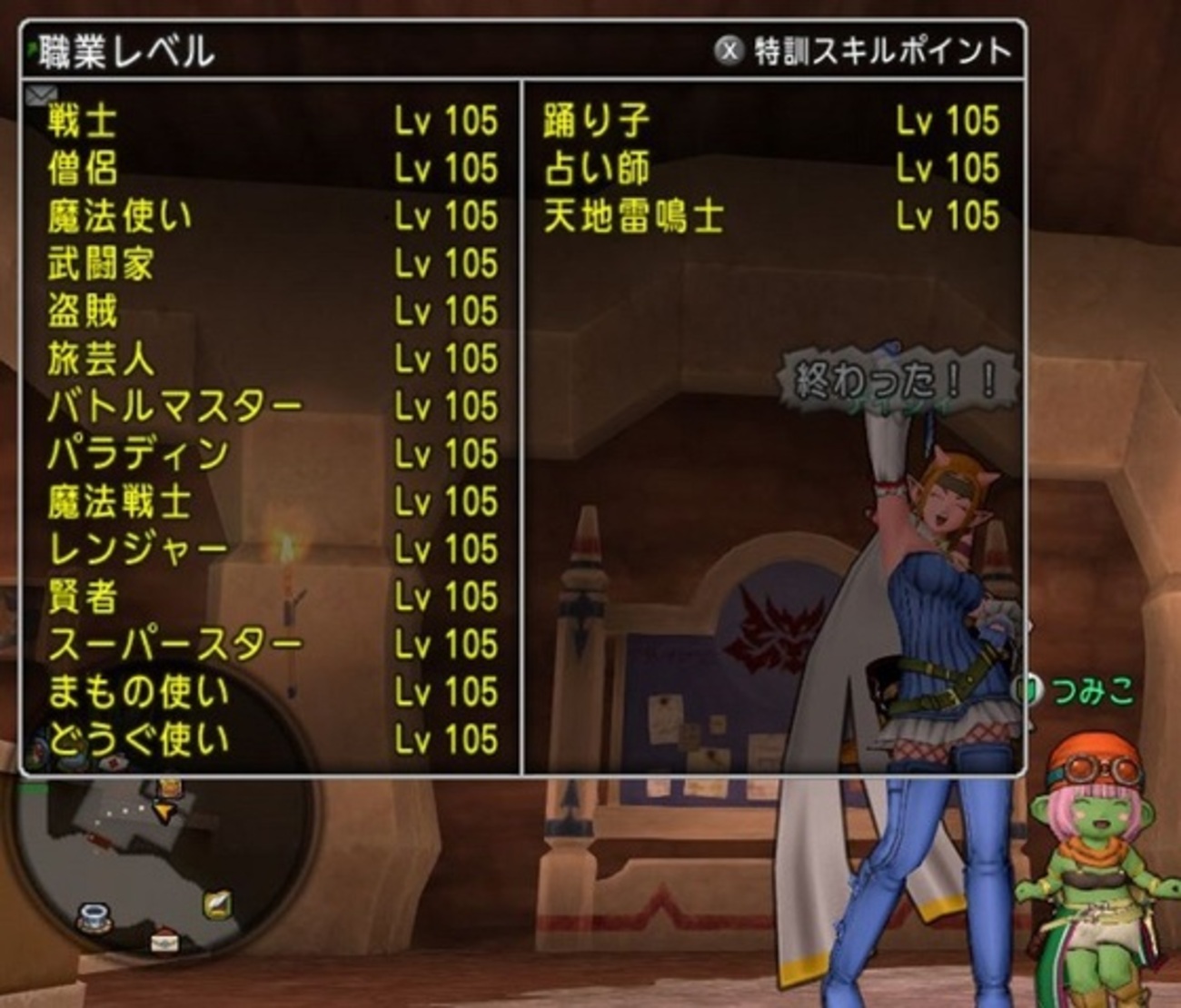Click the 終わった！！ speech bubble
This screenshot has width=1181, height=1008.
pos(895,377)
